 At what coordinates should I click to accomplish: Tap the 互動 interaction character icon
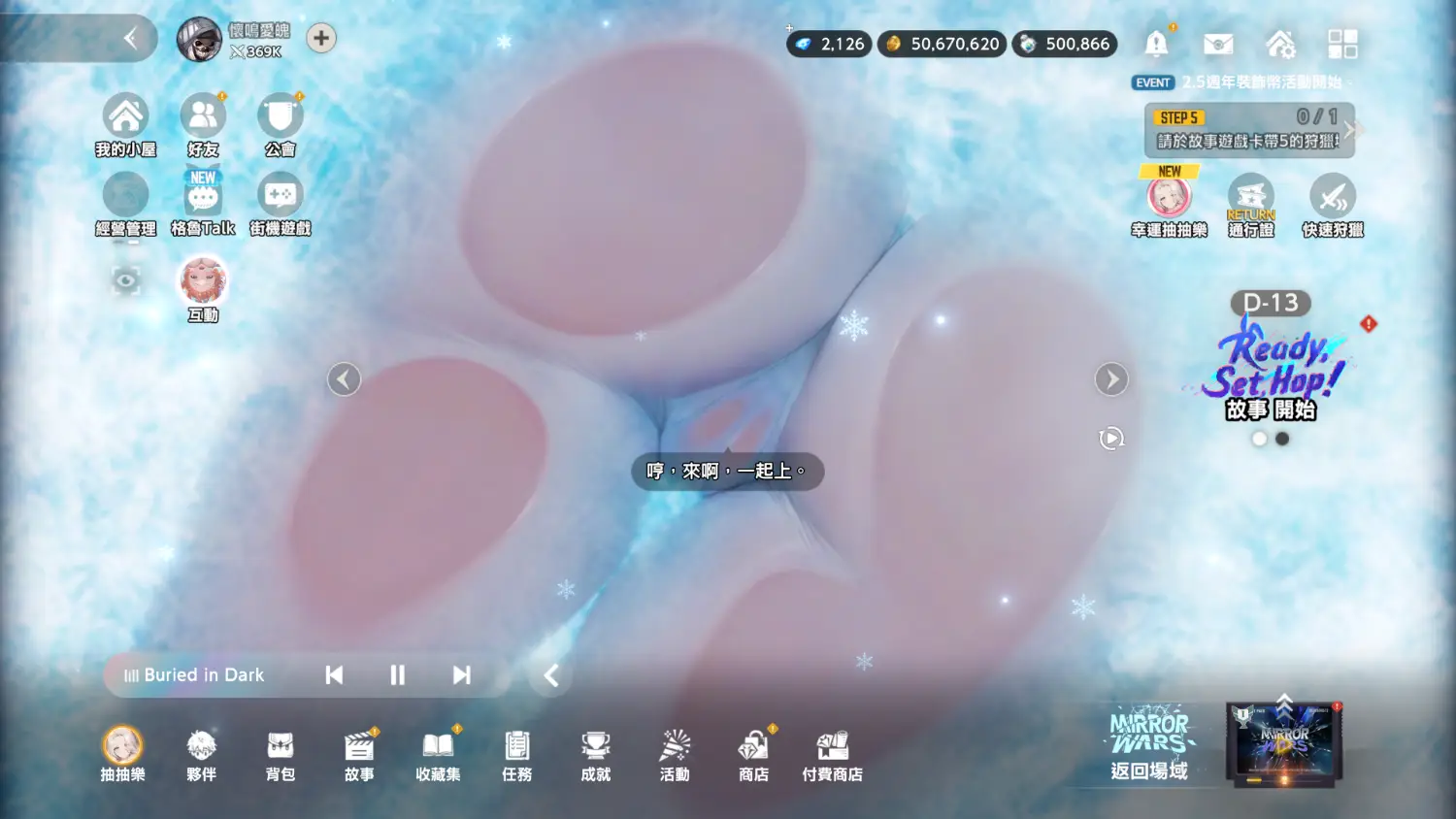pyautogui.click(x=203, y=282)
